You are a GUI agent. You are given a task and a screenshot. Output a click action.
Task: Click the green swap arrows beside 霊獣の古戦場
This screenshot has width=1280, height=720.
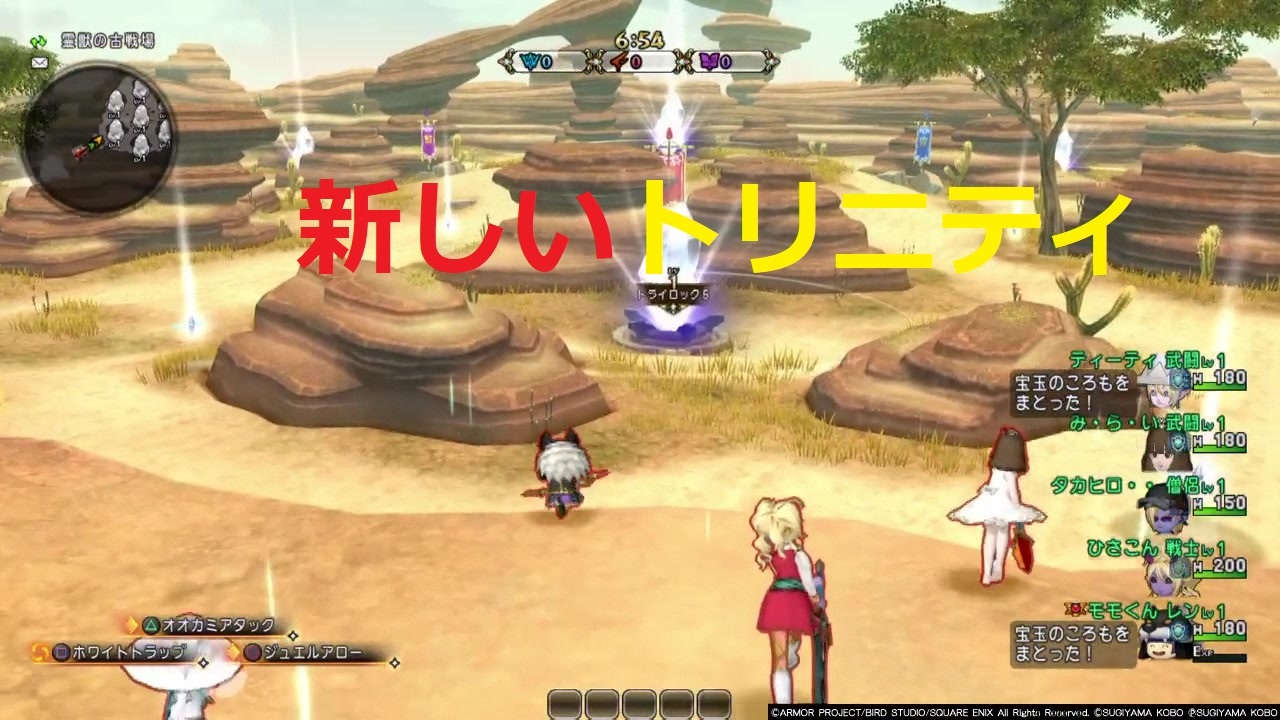click(x=38, y=42)
